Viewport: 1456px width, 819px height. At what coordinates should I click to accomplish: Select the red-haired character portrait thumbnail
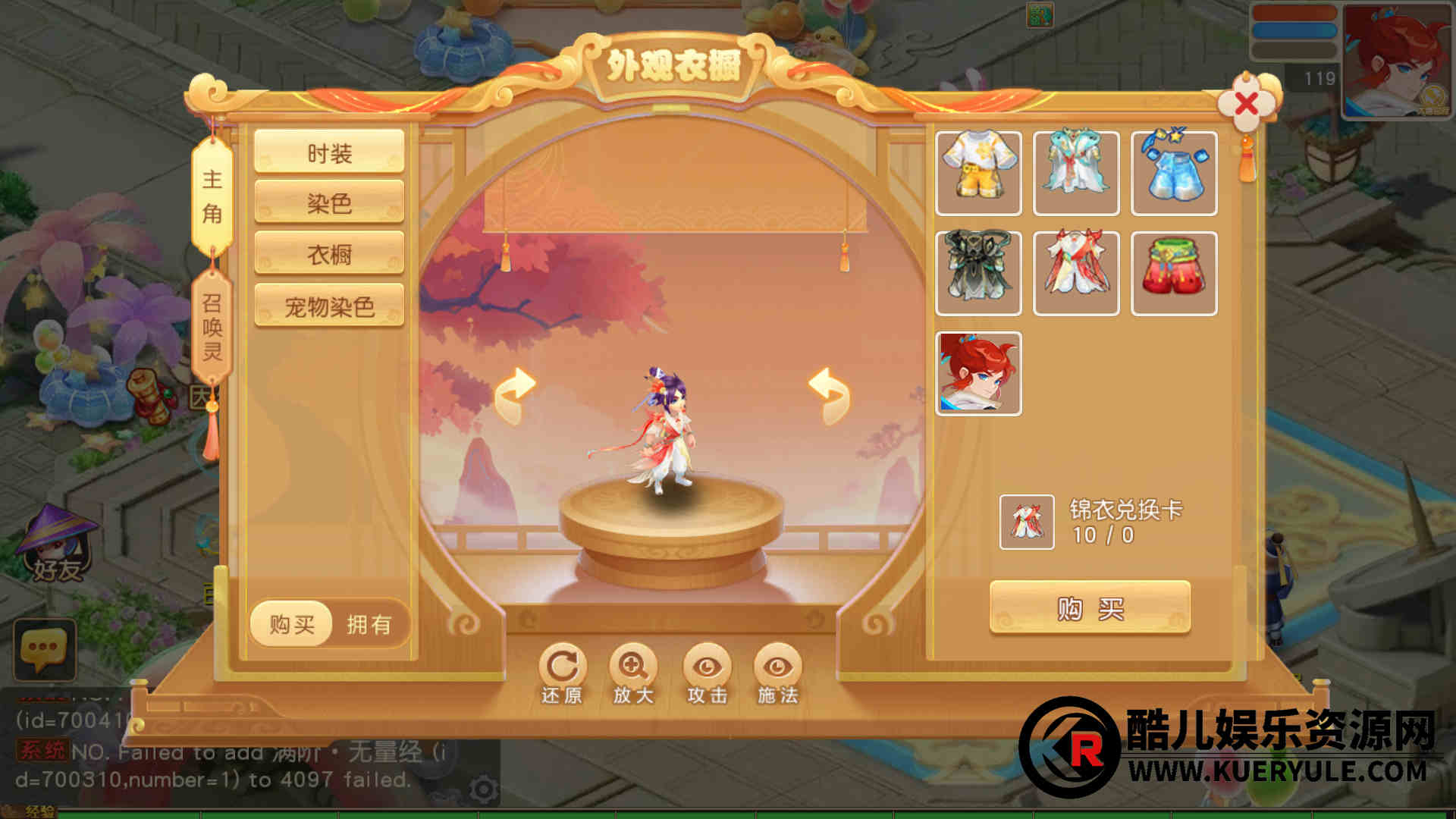(x=978, y=373)
